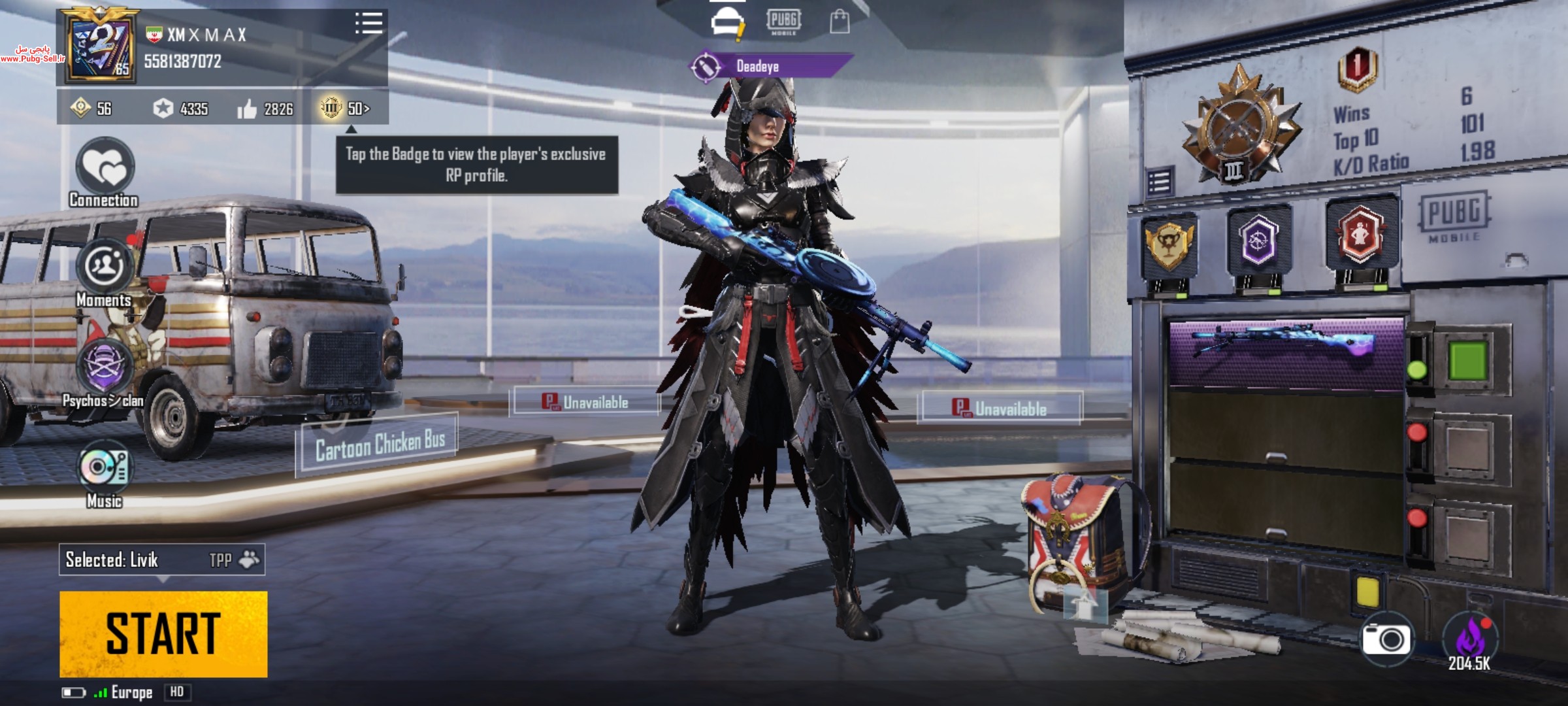Open the shopping bag tab

840,22
